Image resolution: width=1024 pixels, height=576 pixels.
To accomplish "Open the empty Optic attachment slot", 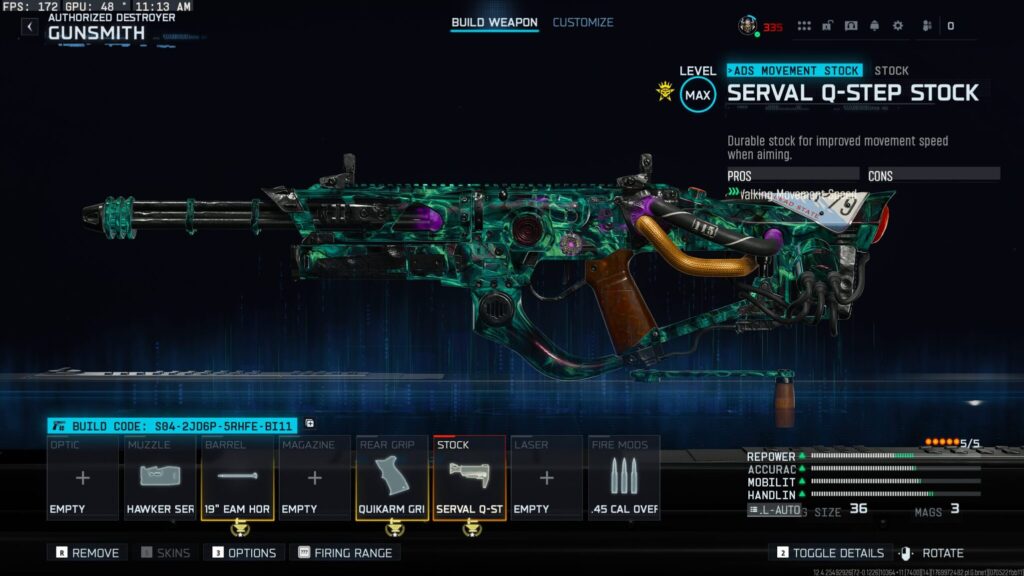I will tap(83, 478).
